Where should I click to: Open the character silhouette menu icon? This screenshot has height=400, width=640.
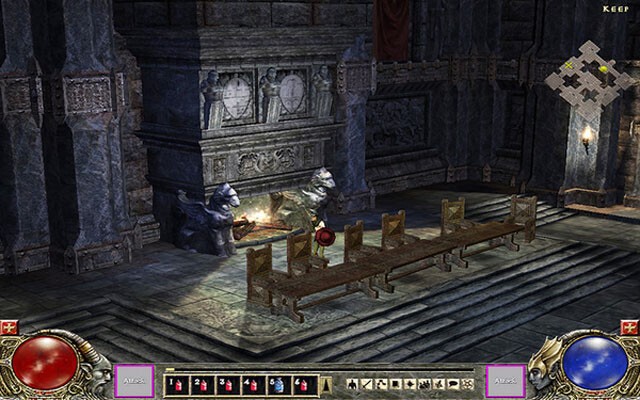tap(353, 383)
